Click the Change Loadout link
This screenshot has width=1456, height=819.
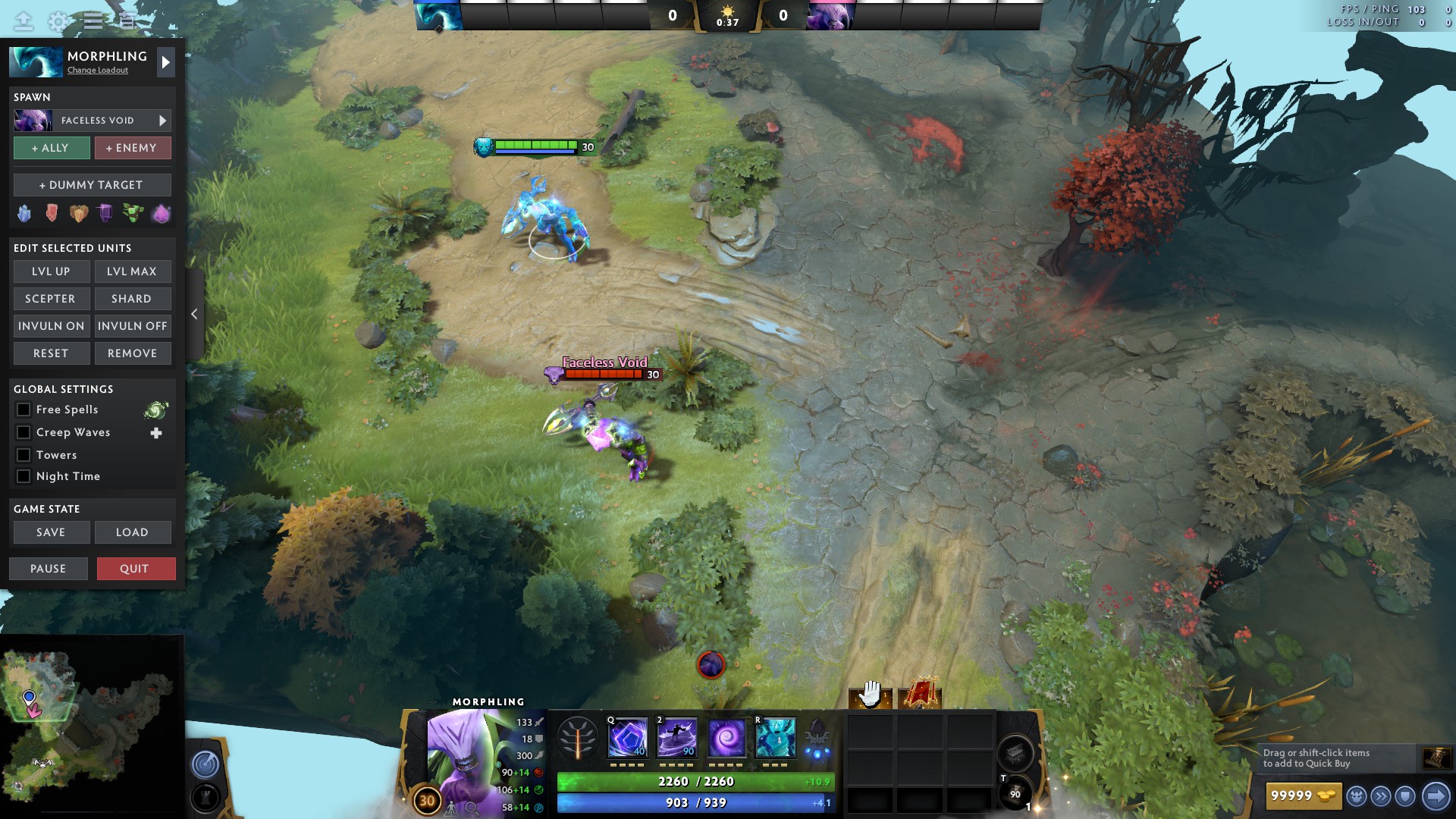coord(97,70)
